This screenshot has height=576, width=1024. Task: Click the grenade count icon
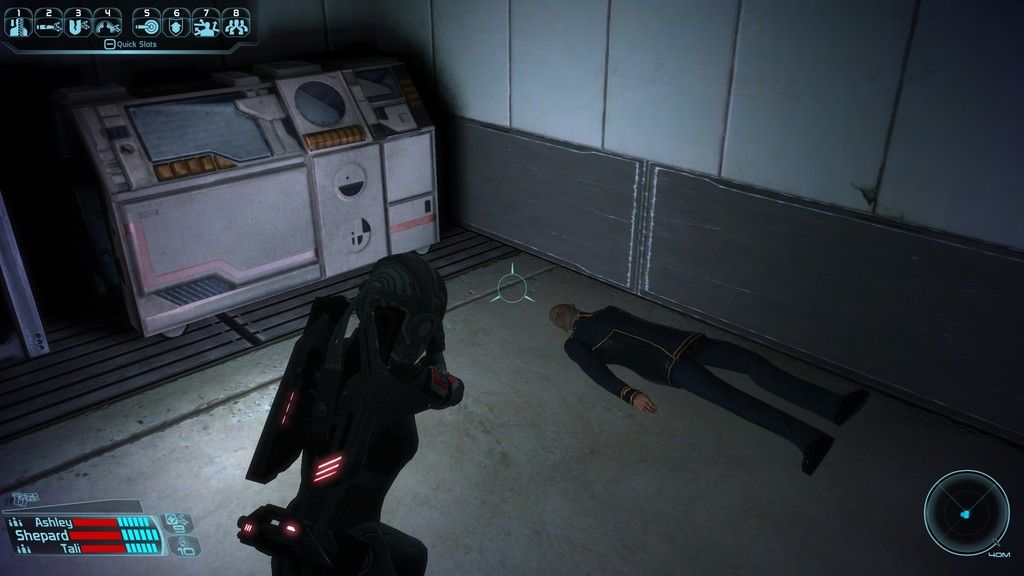(x=186, y=545)
